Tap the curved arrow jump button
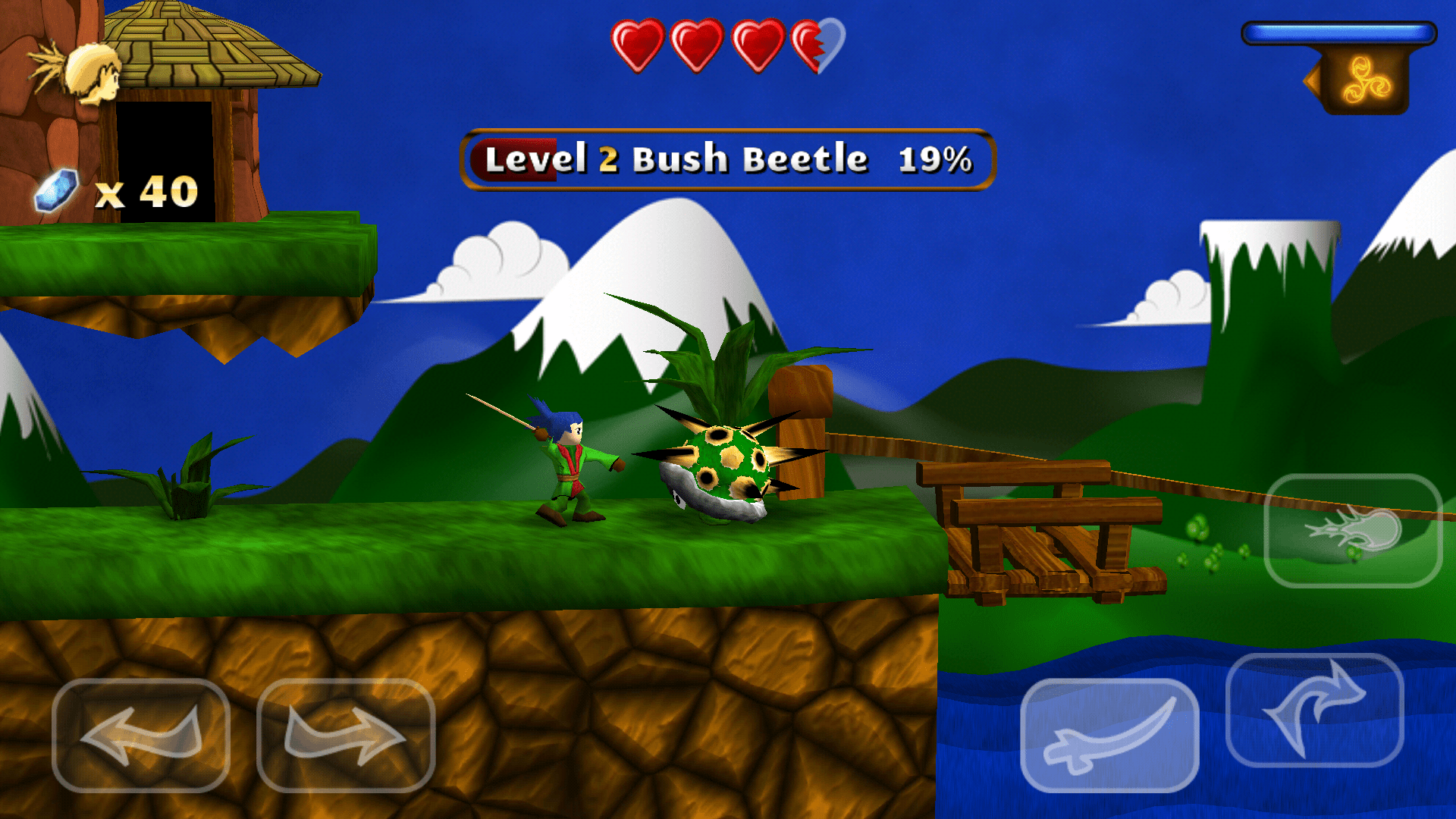 (x=1315, y=711)
